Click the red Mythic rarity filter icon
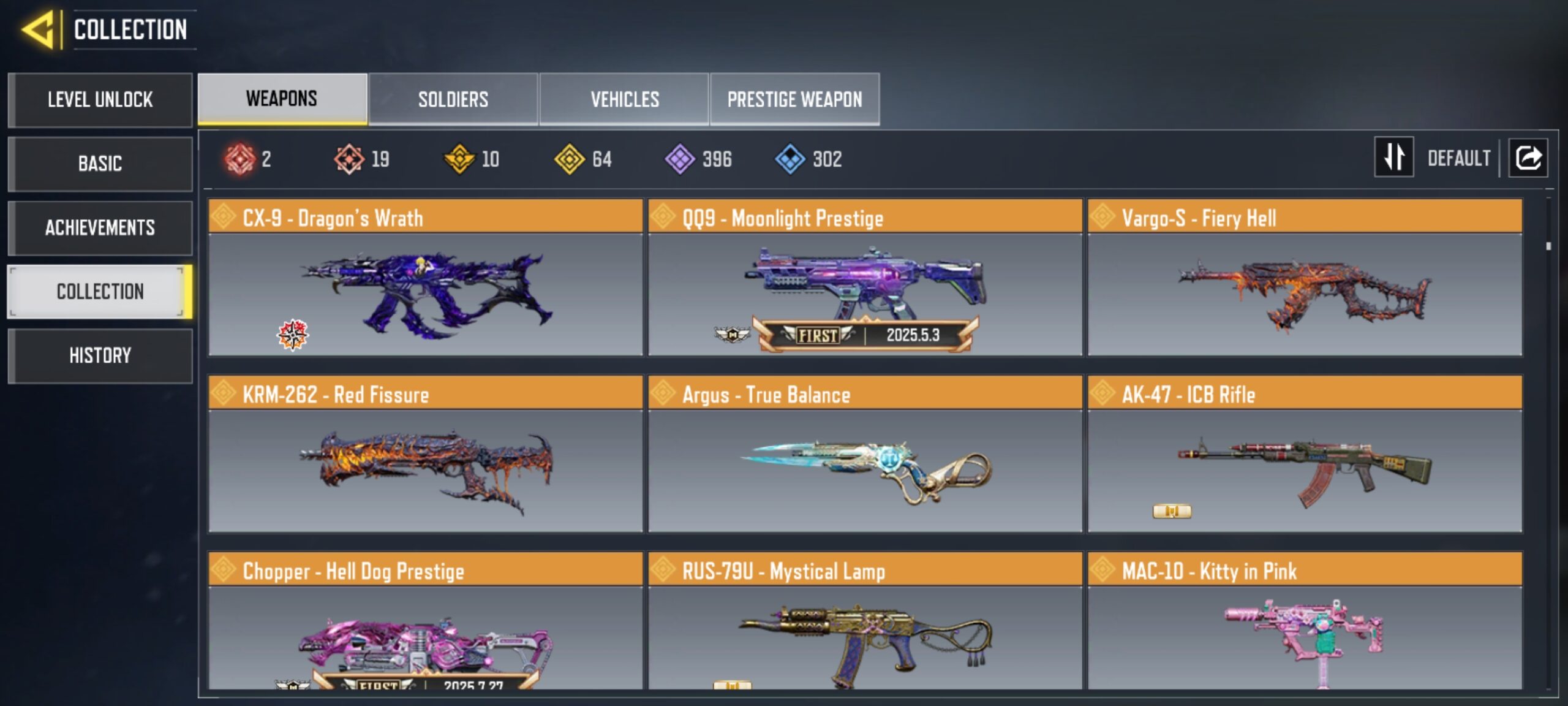Screen dimensions: 1568x706 click(x=241, y=159)
